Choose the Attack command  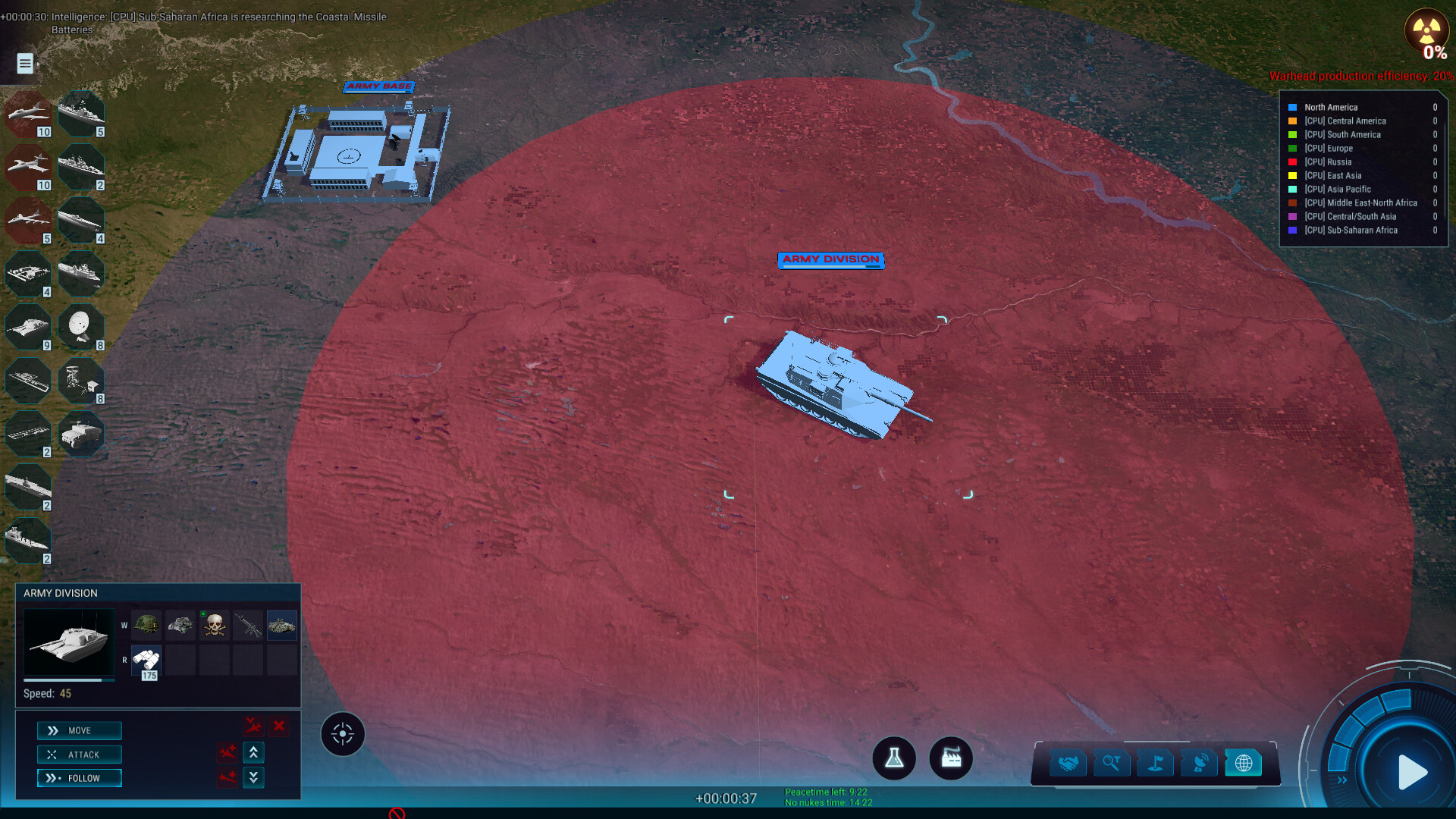pos(80,755)
